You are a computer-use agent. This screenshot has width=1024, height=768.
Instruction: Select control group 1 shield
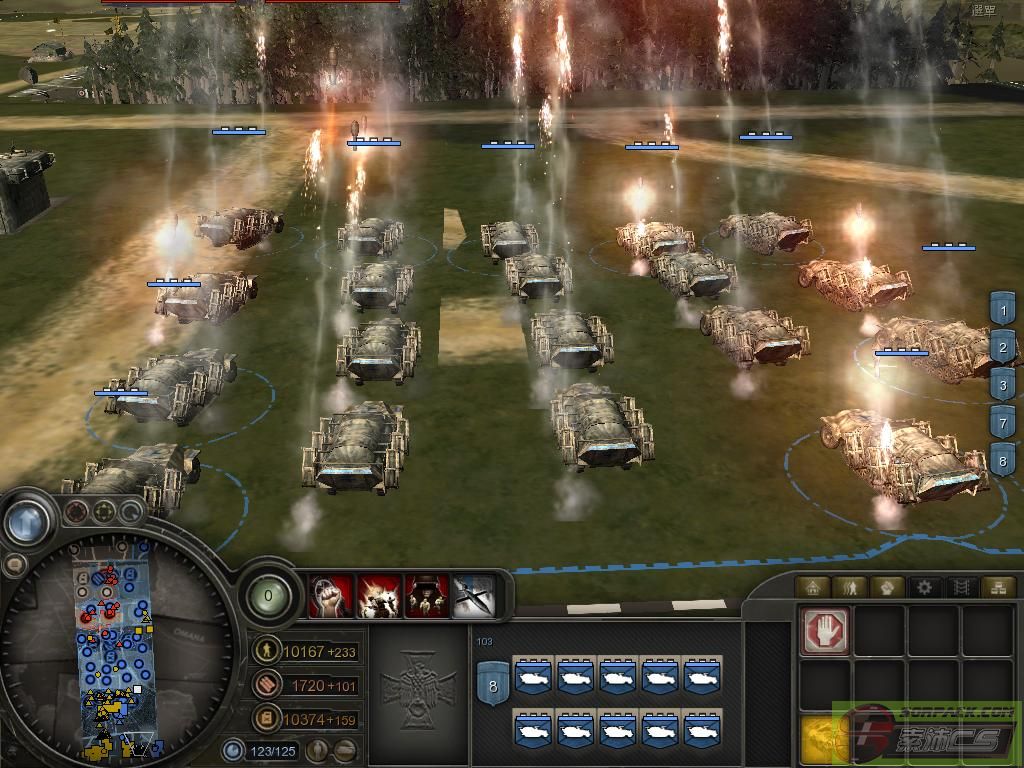tap(1002, 309)
